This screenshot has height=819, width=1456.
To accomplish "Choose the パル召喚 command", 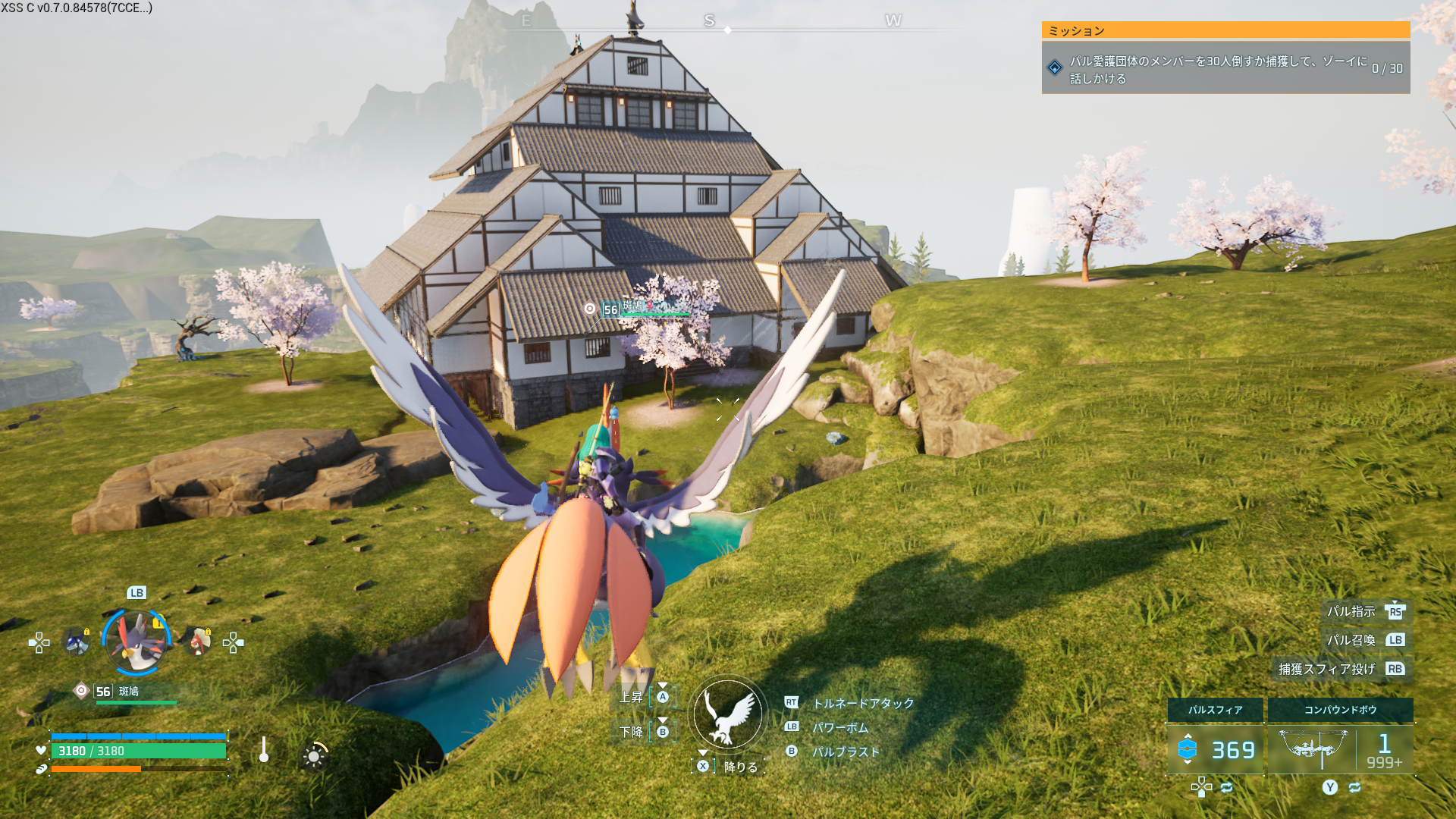I will [1351, 640].
